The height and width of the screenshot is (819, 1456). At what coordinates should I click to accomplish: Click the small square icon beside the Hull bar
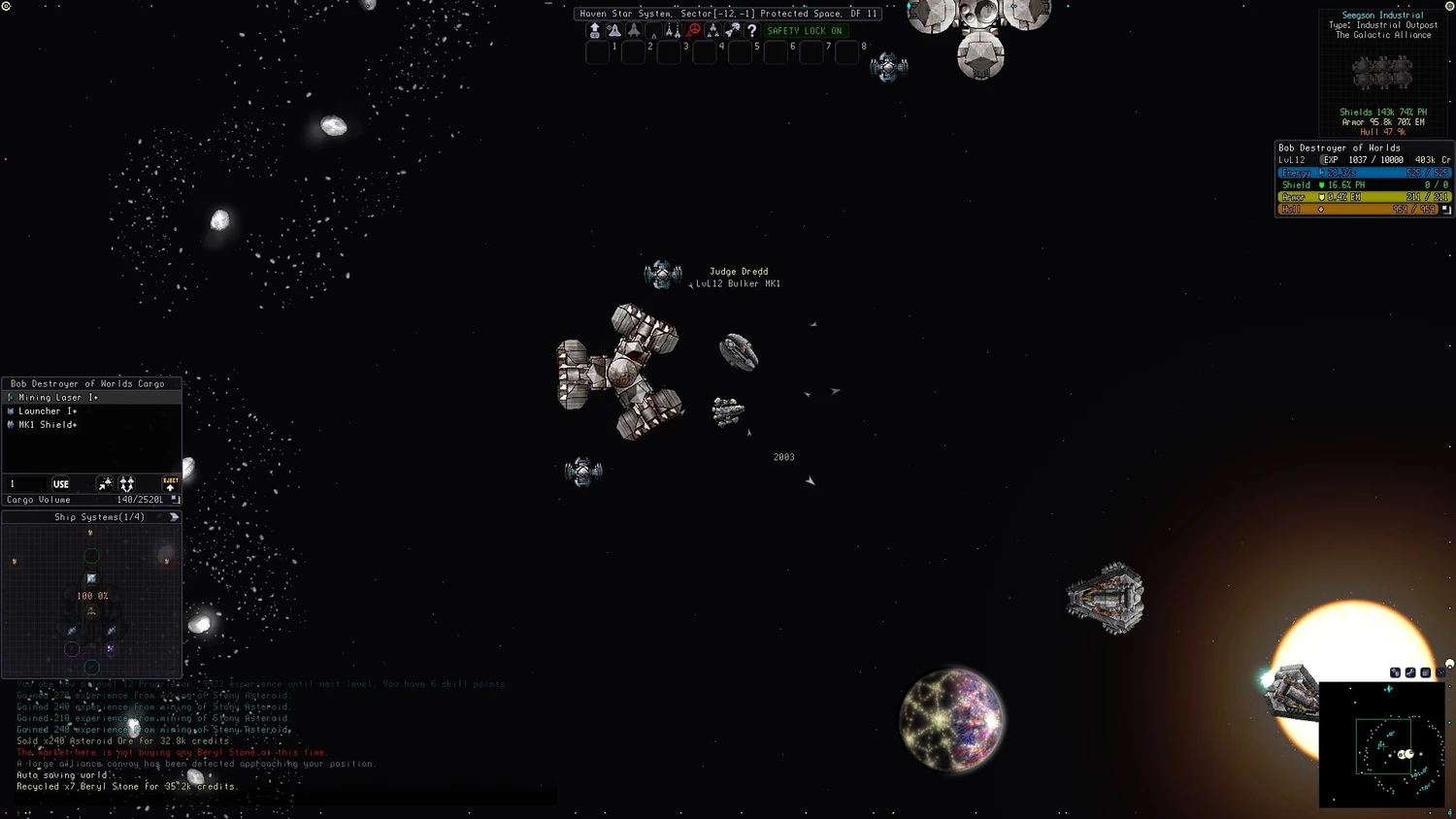coord(1445,210)
